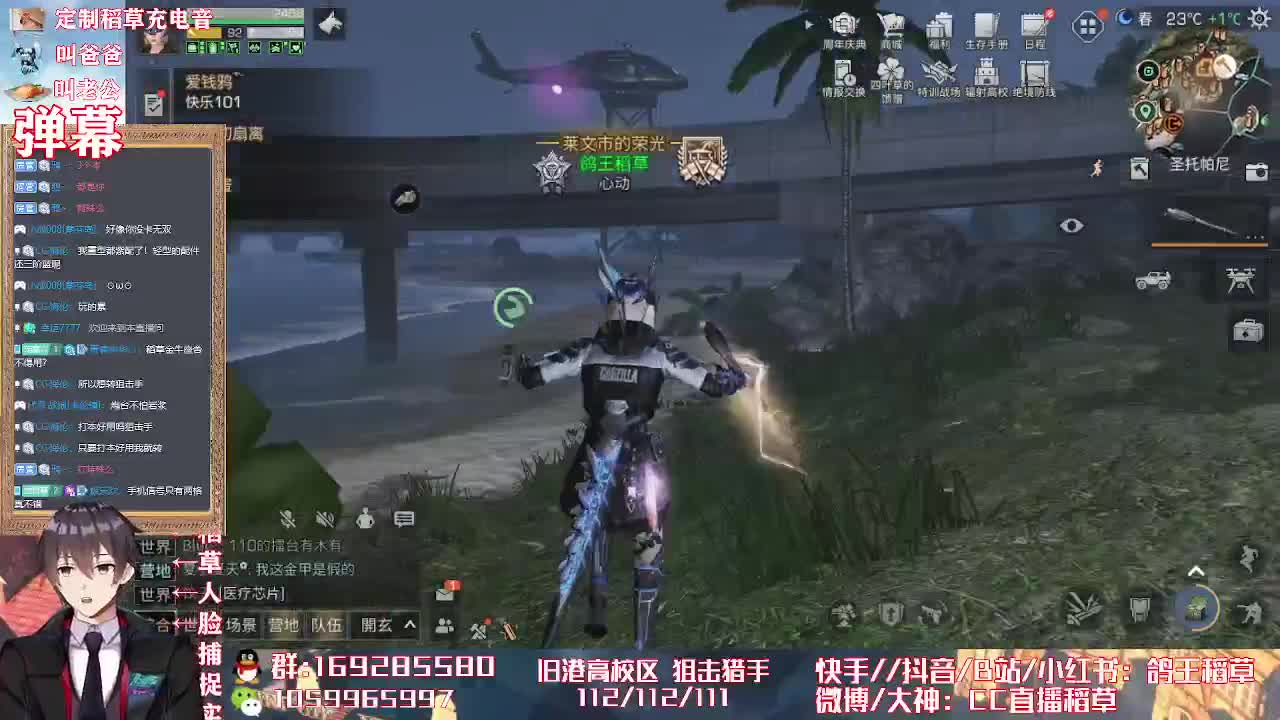Open the 日程 schedule icon with red marker
1280x720 pixels.
tap(1034, 25)
